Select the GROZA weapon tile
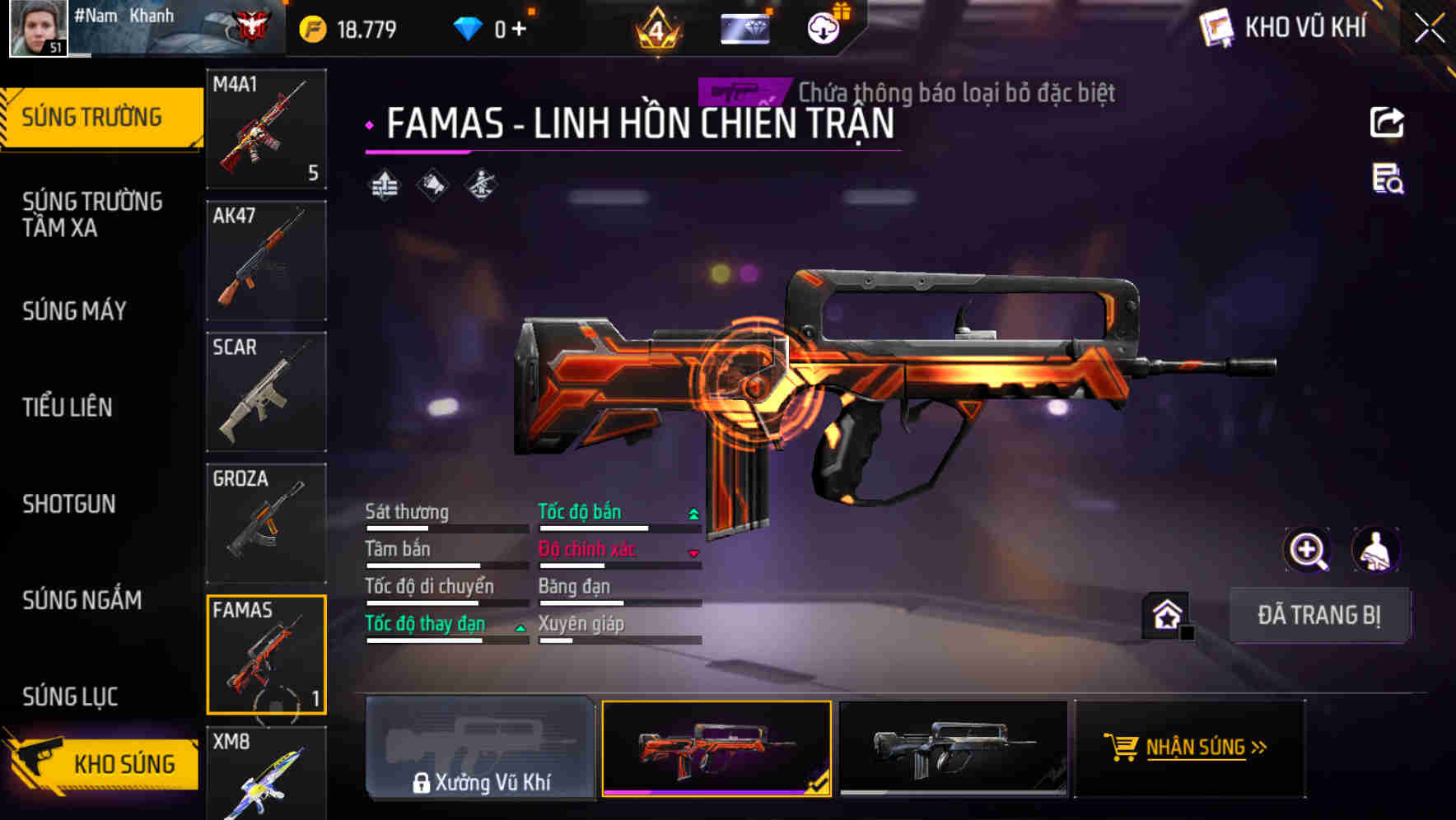Screen dimensions: 1456x820 pyautogui.click(x=266, y=524)
